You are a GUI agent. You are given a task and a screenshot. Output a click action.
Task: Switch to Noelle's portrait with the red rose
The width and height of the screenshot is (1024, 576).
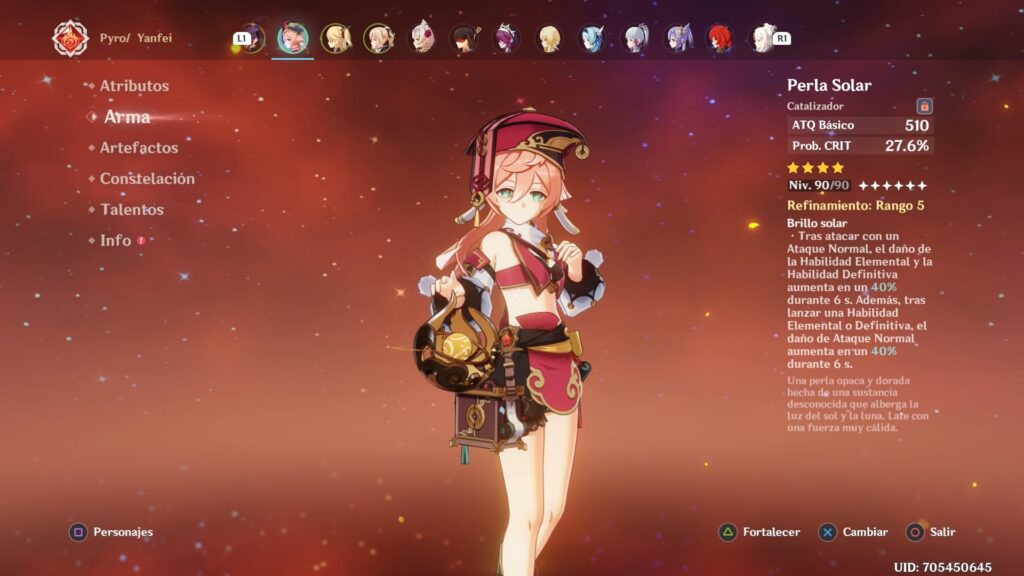point(422,38)
